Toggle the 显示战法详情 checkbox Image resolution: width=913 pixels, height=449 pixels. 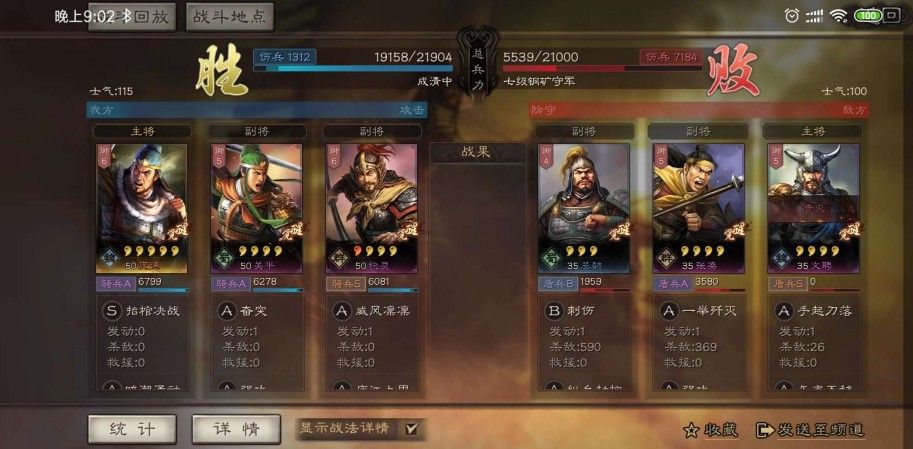coord(411,429)
